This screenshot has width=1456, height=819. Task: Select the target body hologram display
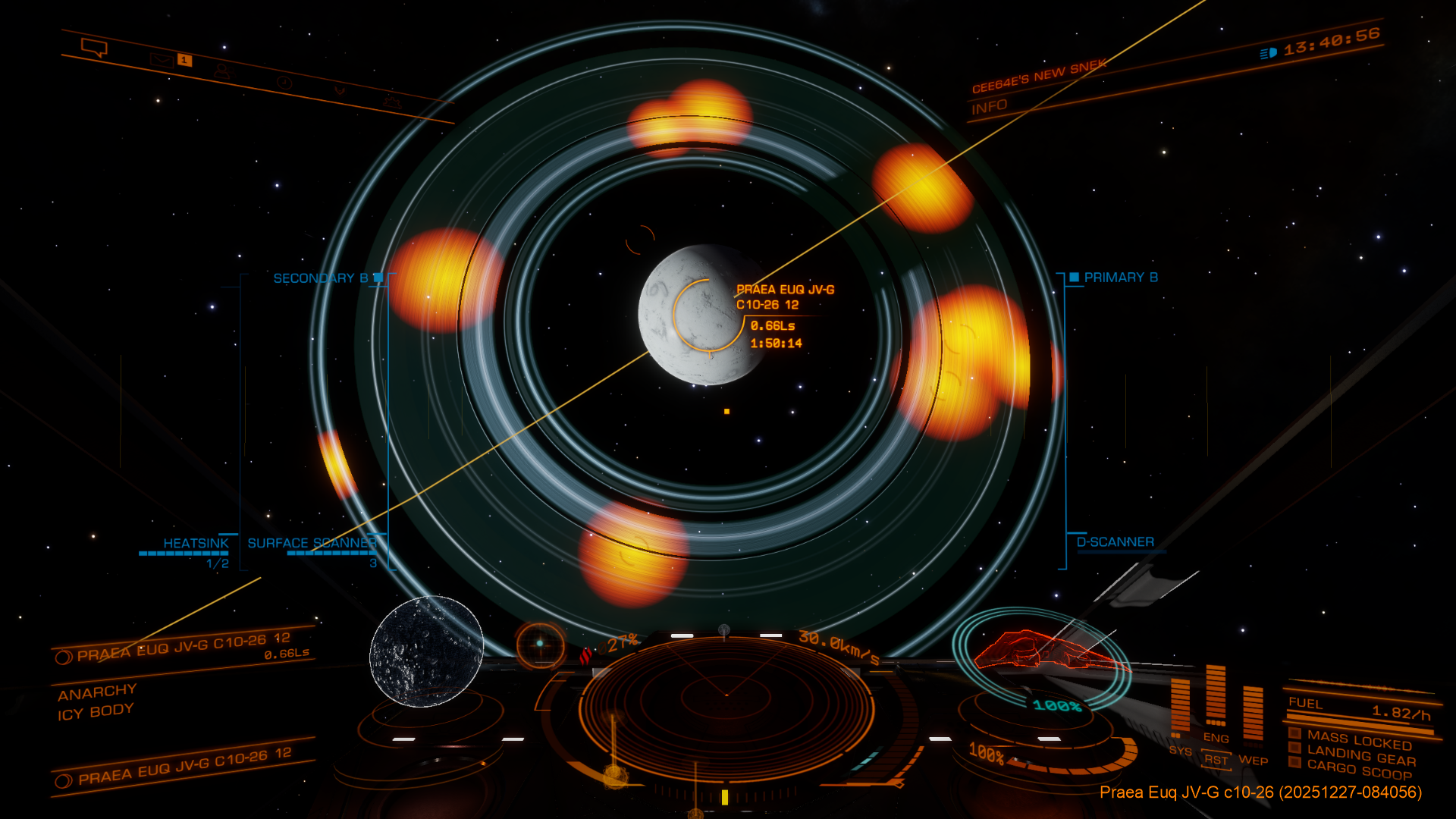click(x=426, y=651)
